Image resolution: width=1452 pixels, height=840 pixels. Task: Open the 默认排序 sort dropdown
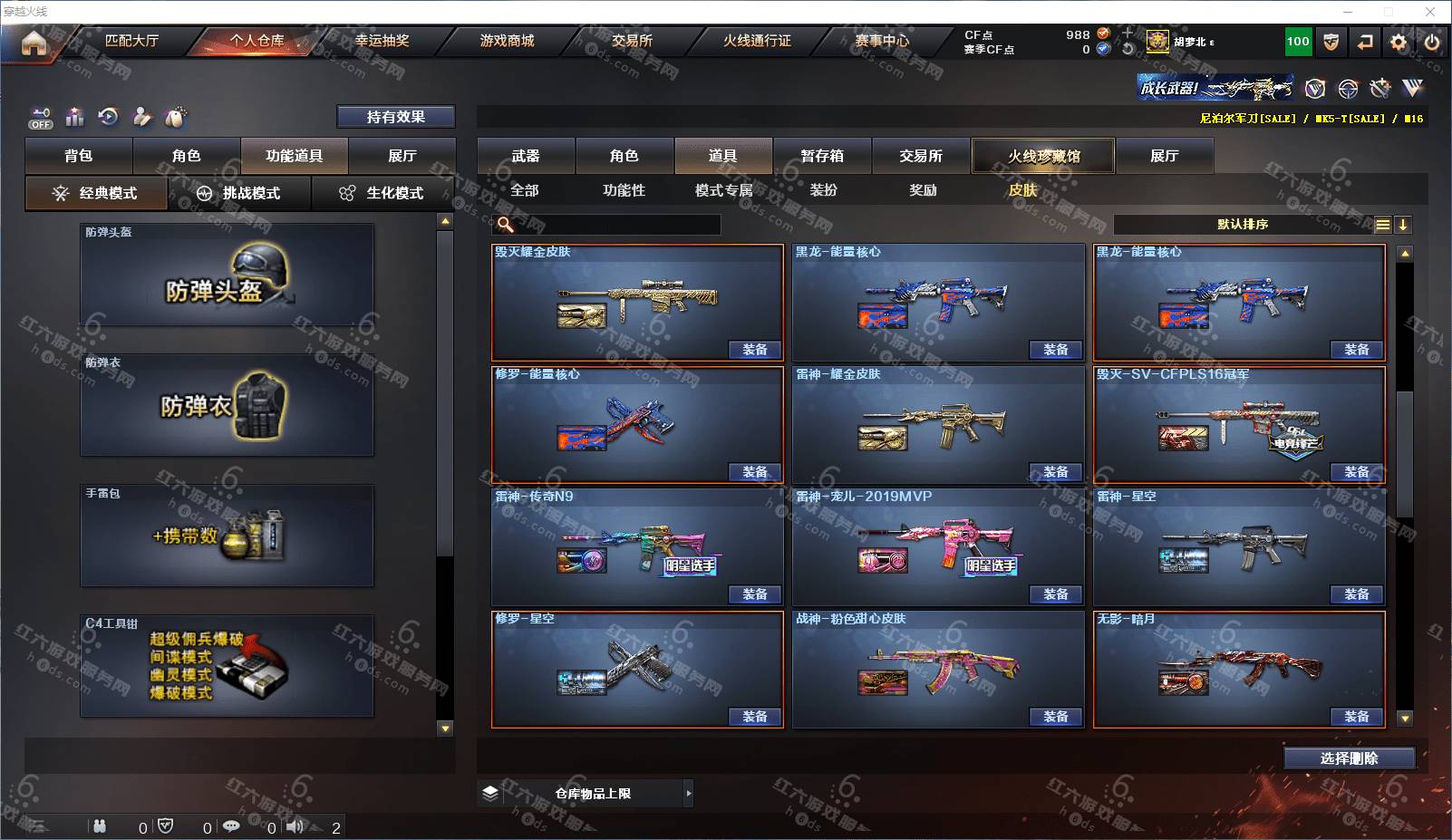point(1243,225)
